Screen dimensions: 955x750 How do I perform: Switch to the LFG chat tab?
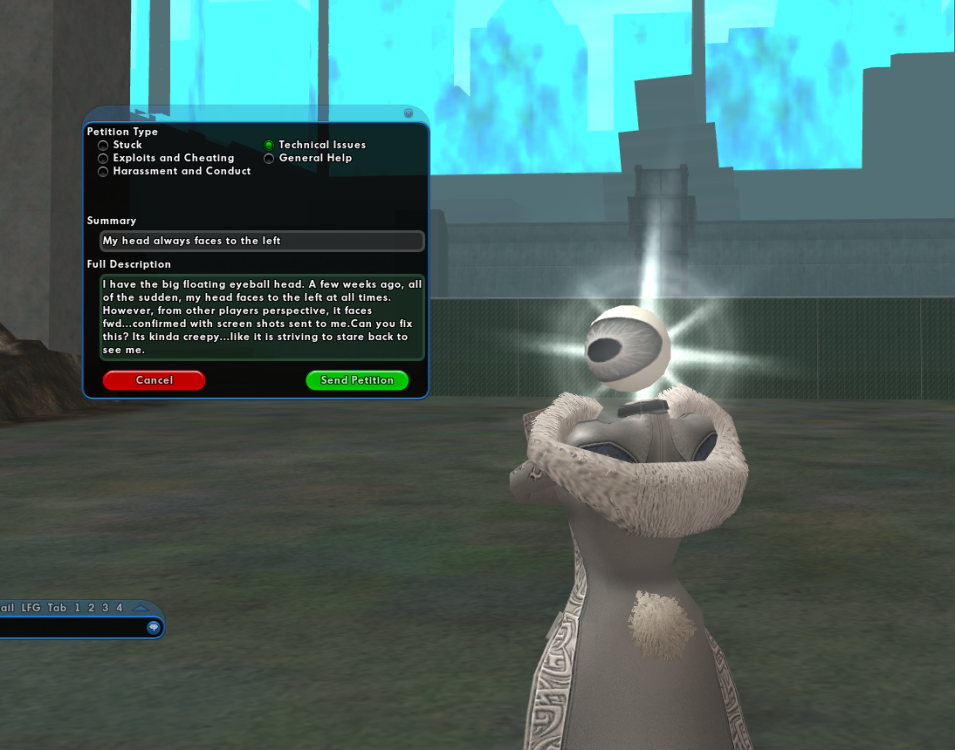point(31,608)
